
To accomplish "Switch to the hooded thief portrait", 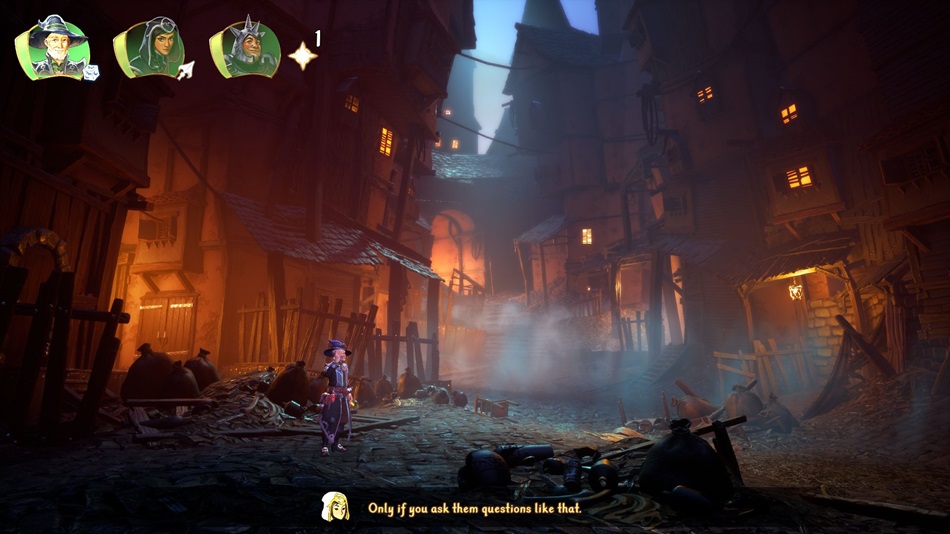I will [x=146, y=49].
